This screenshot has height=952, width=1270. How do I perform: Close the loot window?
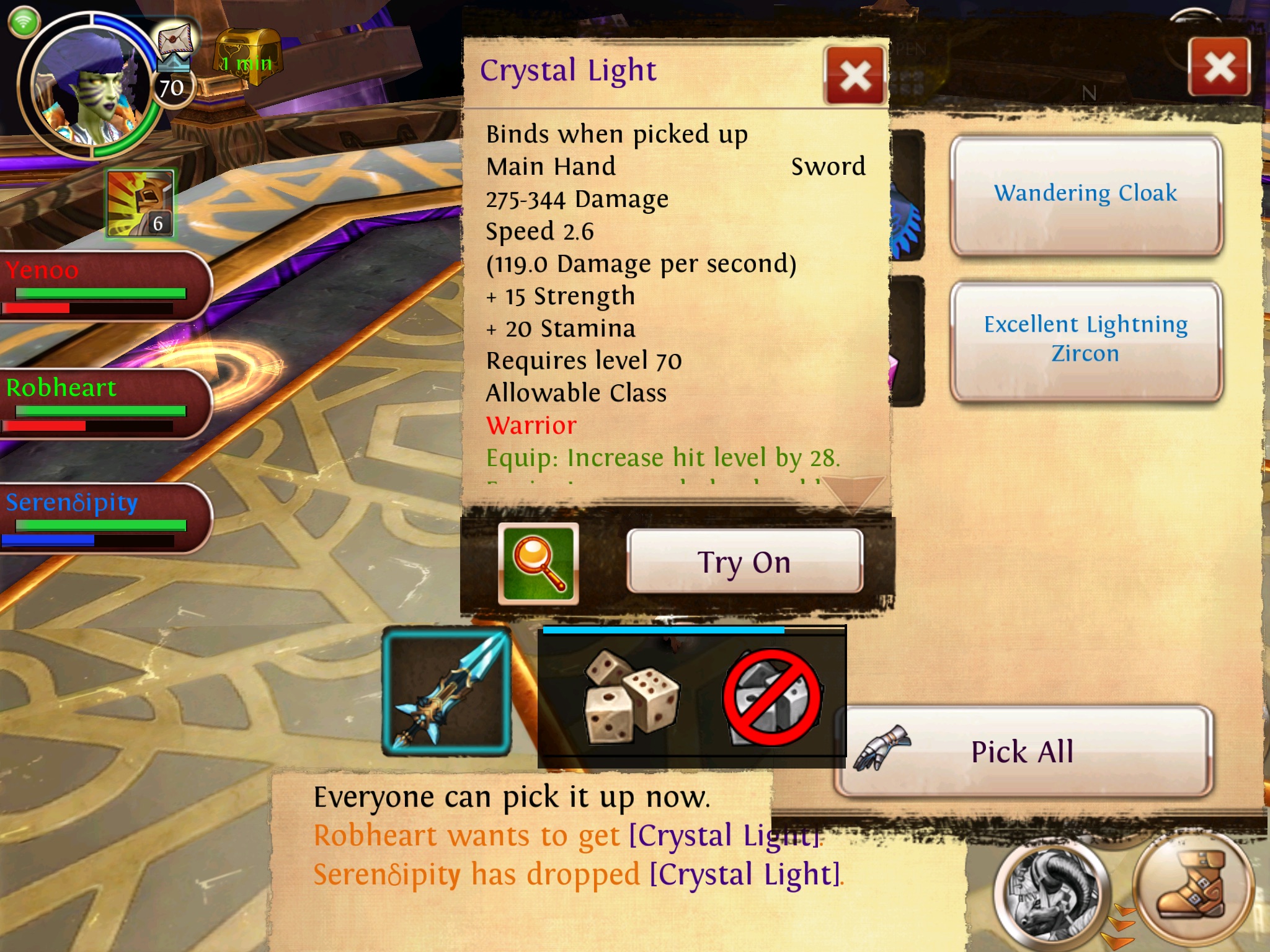[x=1219, y=67]
